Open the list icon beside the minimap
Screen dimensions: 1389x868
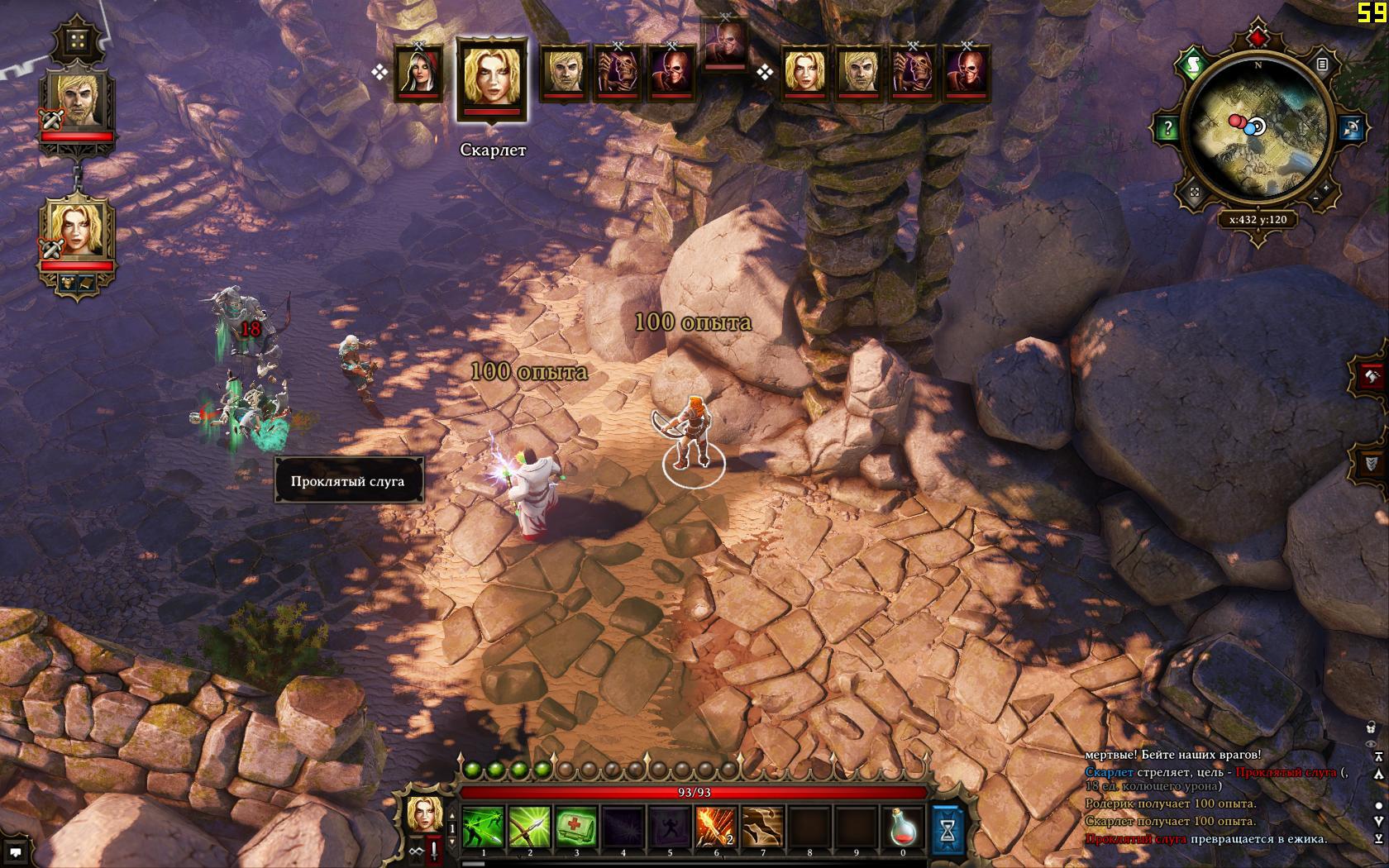click(x=1323, y=64)
